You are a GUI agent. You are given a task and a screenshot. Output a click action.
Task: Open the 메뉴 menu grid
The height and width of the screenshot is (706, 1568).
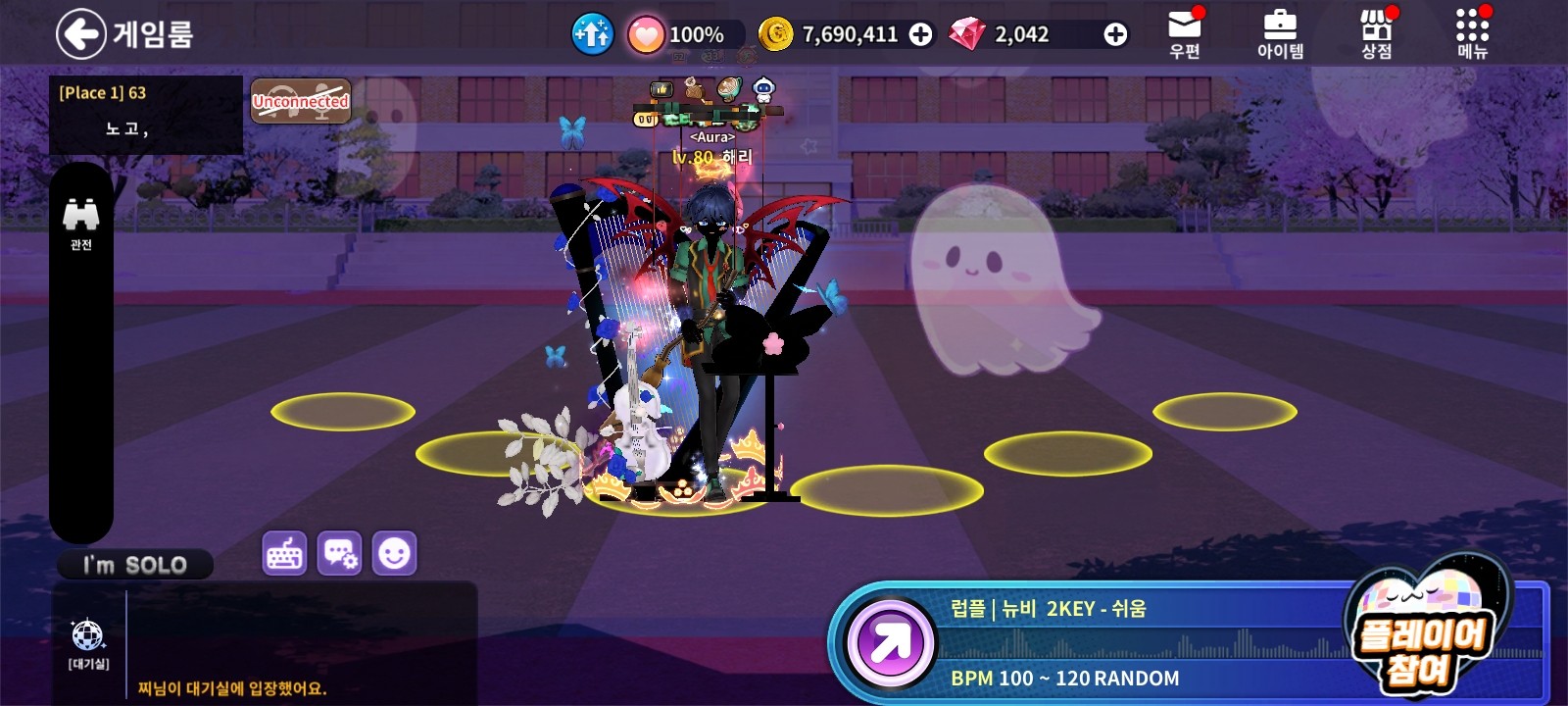(x=1472, y=34)
